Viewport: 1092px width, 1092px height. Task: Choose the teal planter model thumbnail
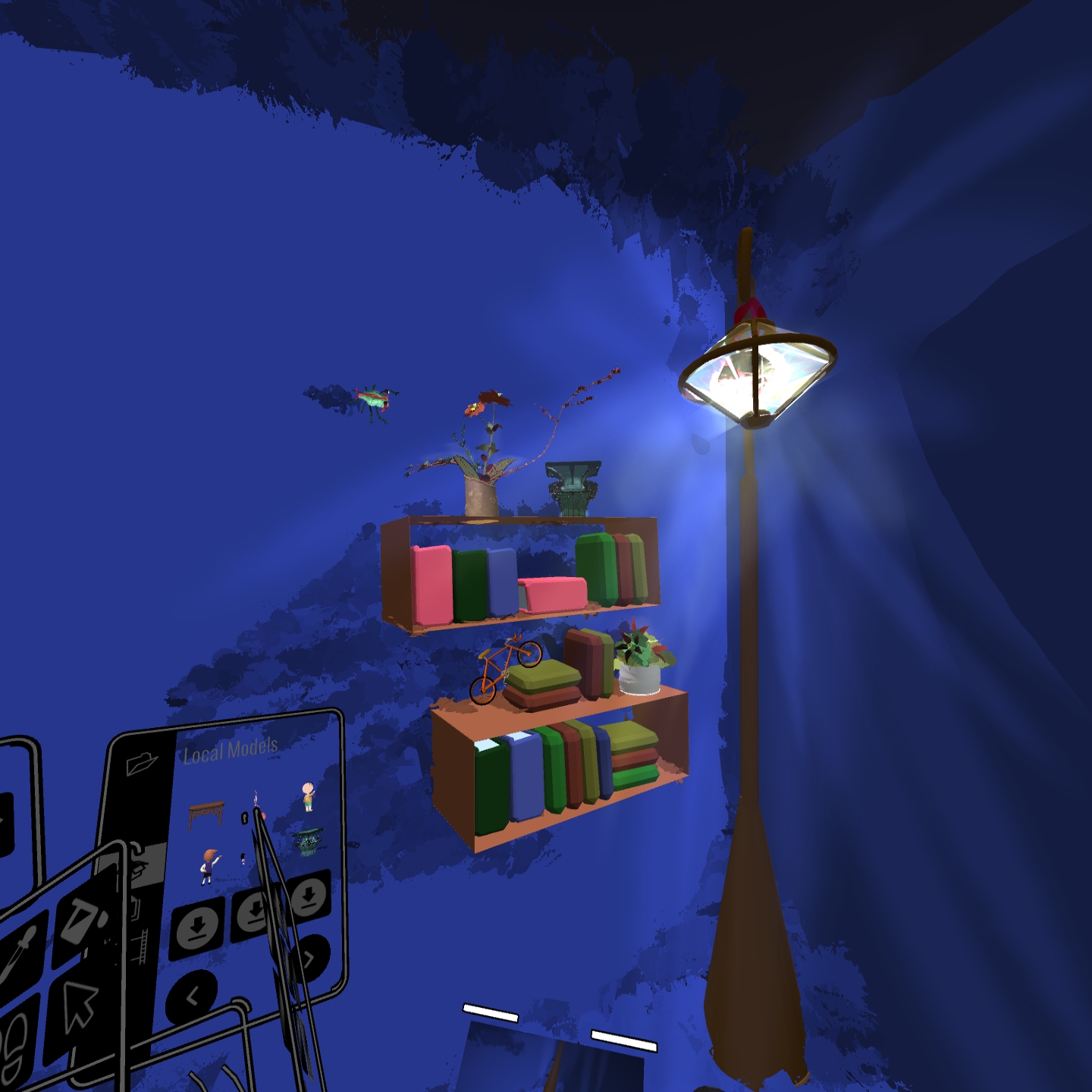307,842
